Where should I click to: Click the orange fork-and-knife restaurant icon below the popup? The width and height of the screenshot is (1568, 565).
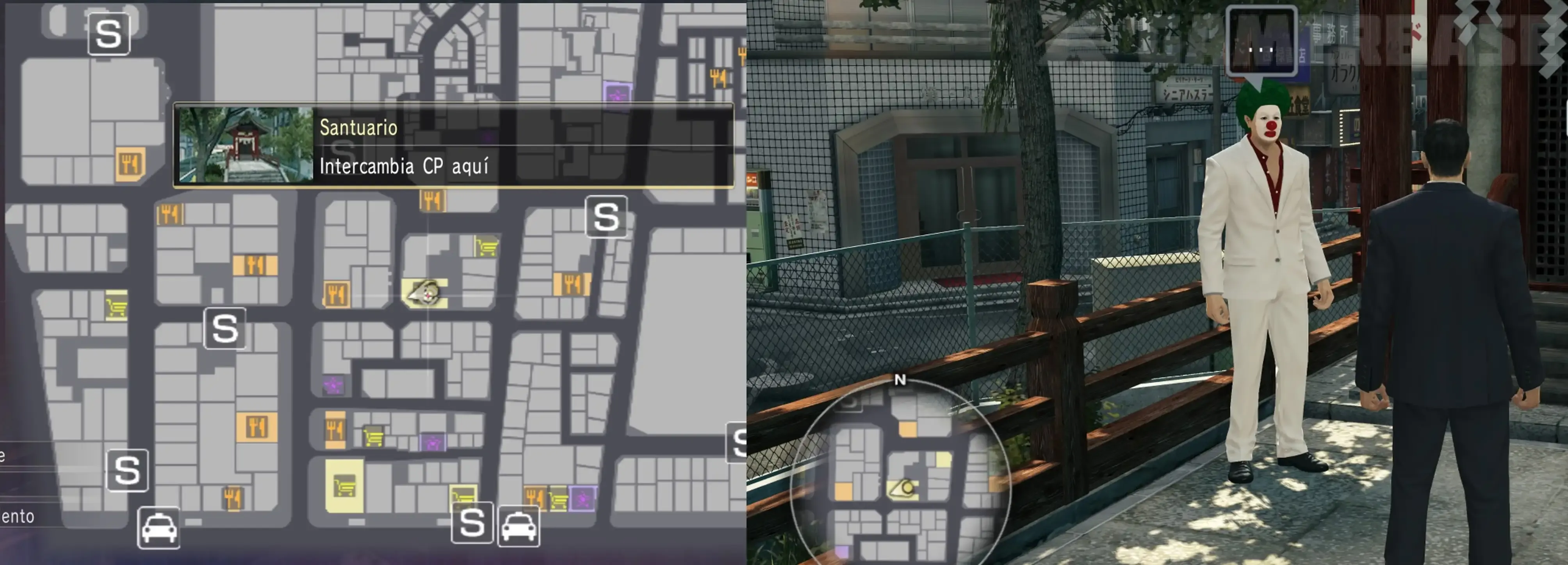point(432,201)
